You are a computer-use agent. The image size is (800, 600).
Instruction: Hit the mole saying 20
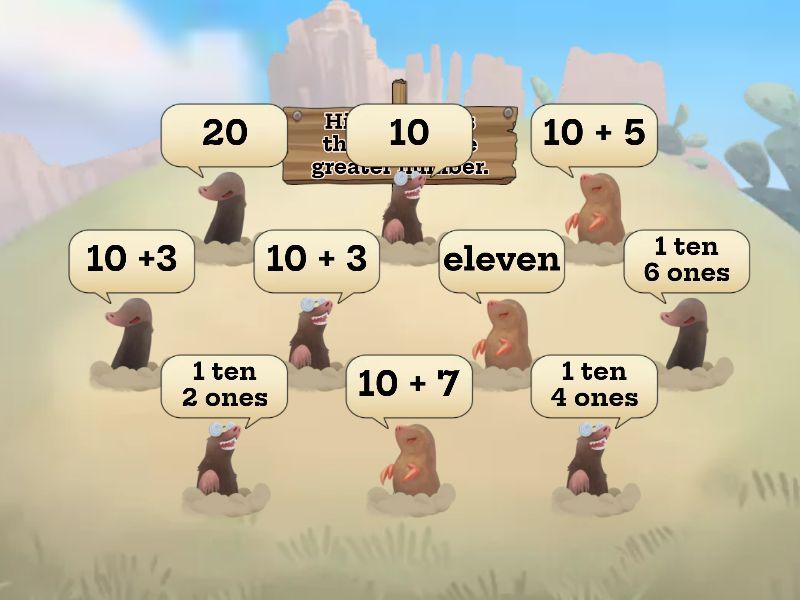tap(224, 133)
